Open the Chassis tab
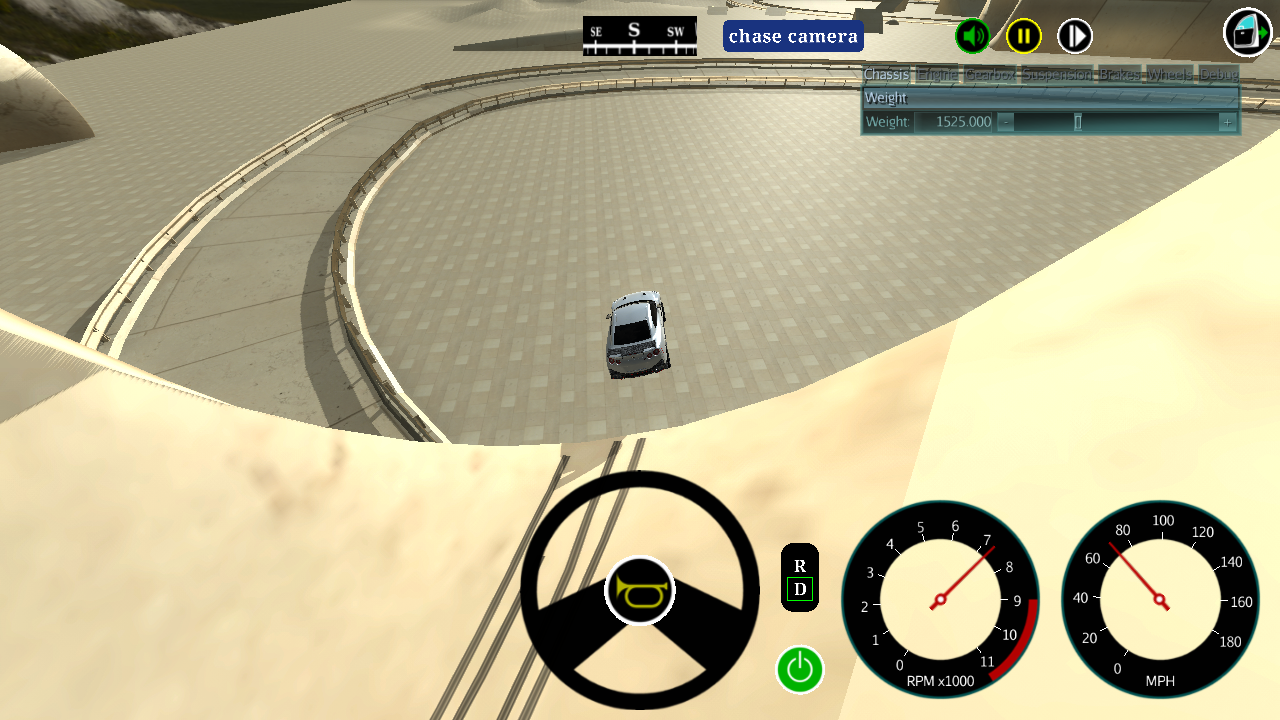 tap(886, 75)
